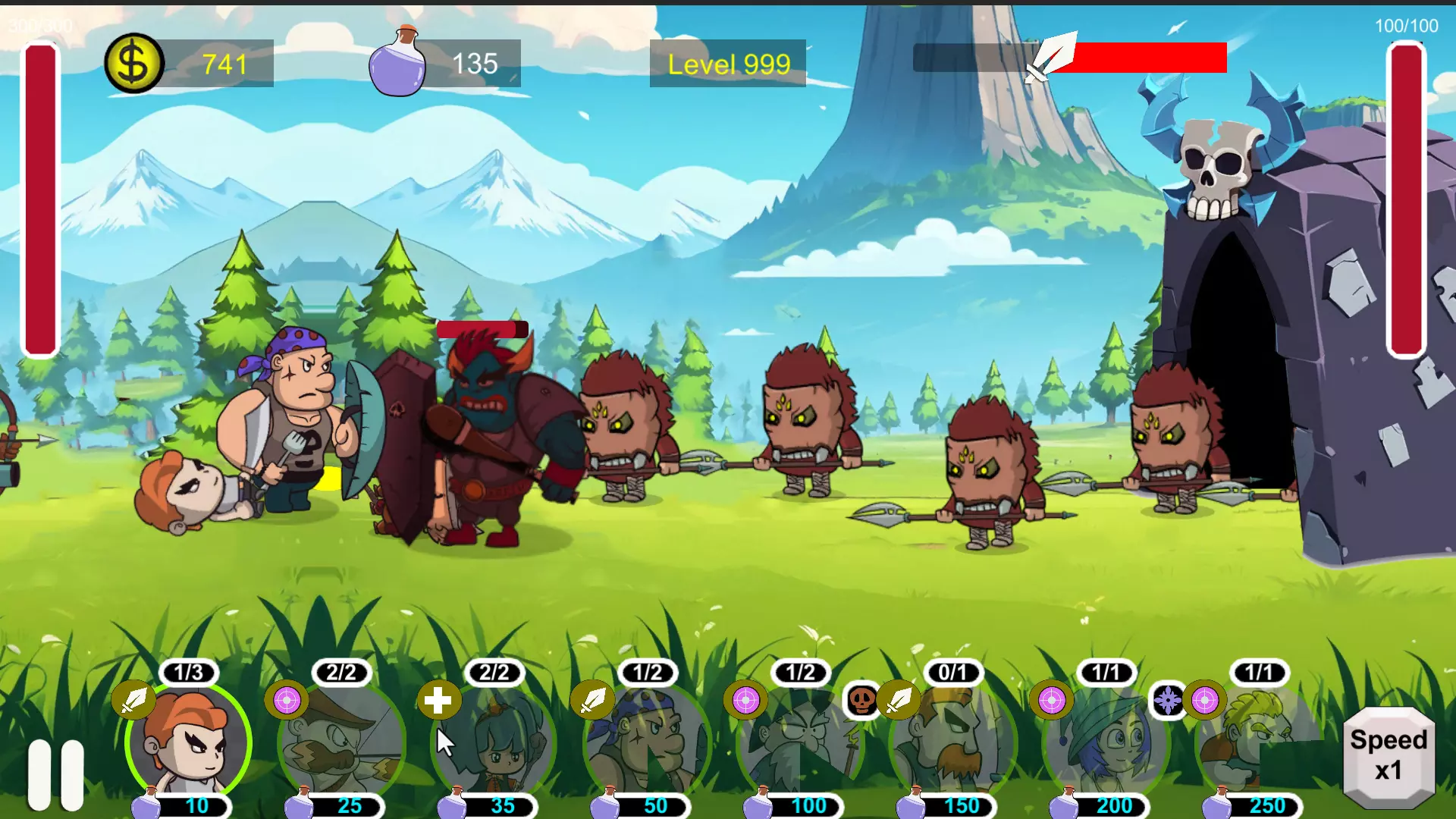Deploy the grey-bearded wizard costing 100

[x=800, y=743]
